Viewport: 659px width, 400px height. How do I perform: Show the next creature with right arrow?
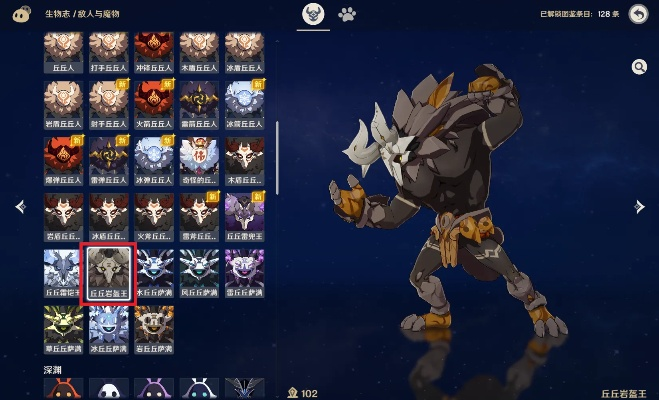point(640,206)
